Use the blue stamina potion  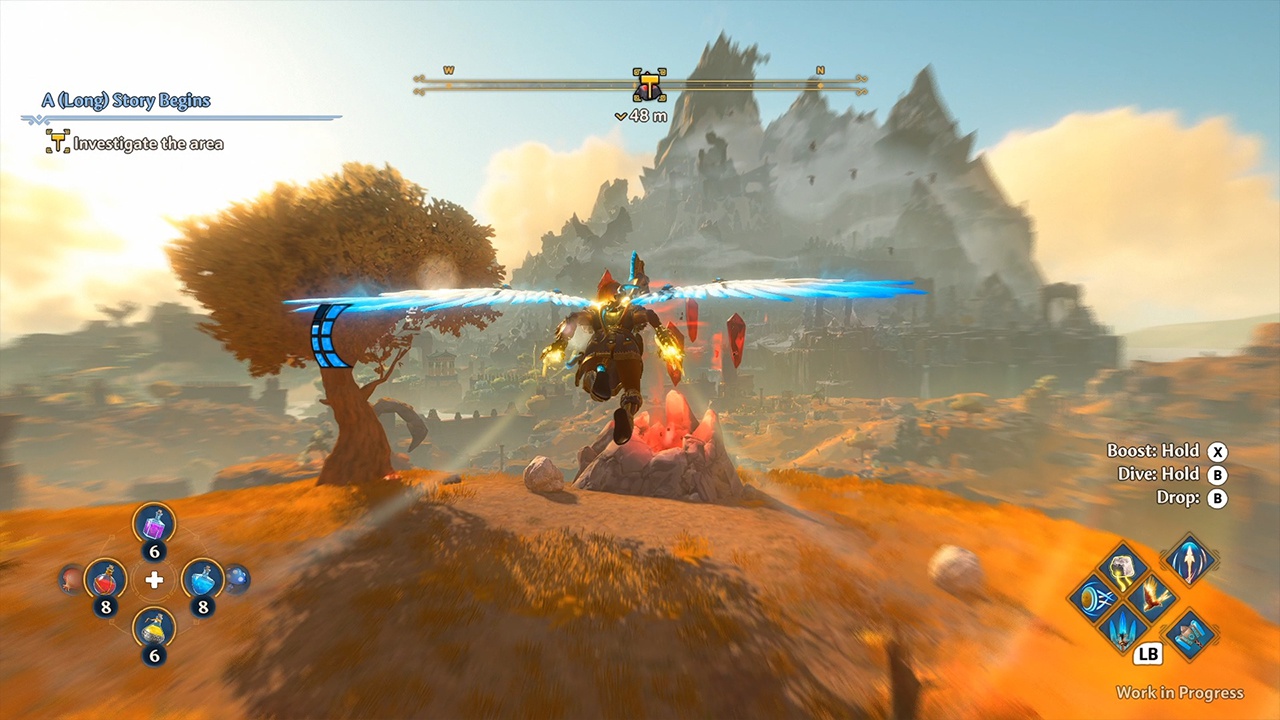(x=202, y=578)
